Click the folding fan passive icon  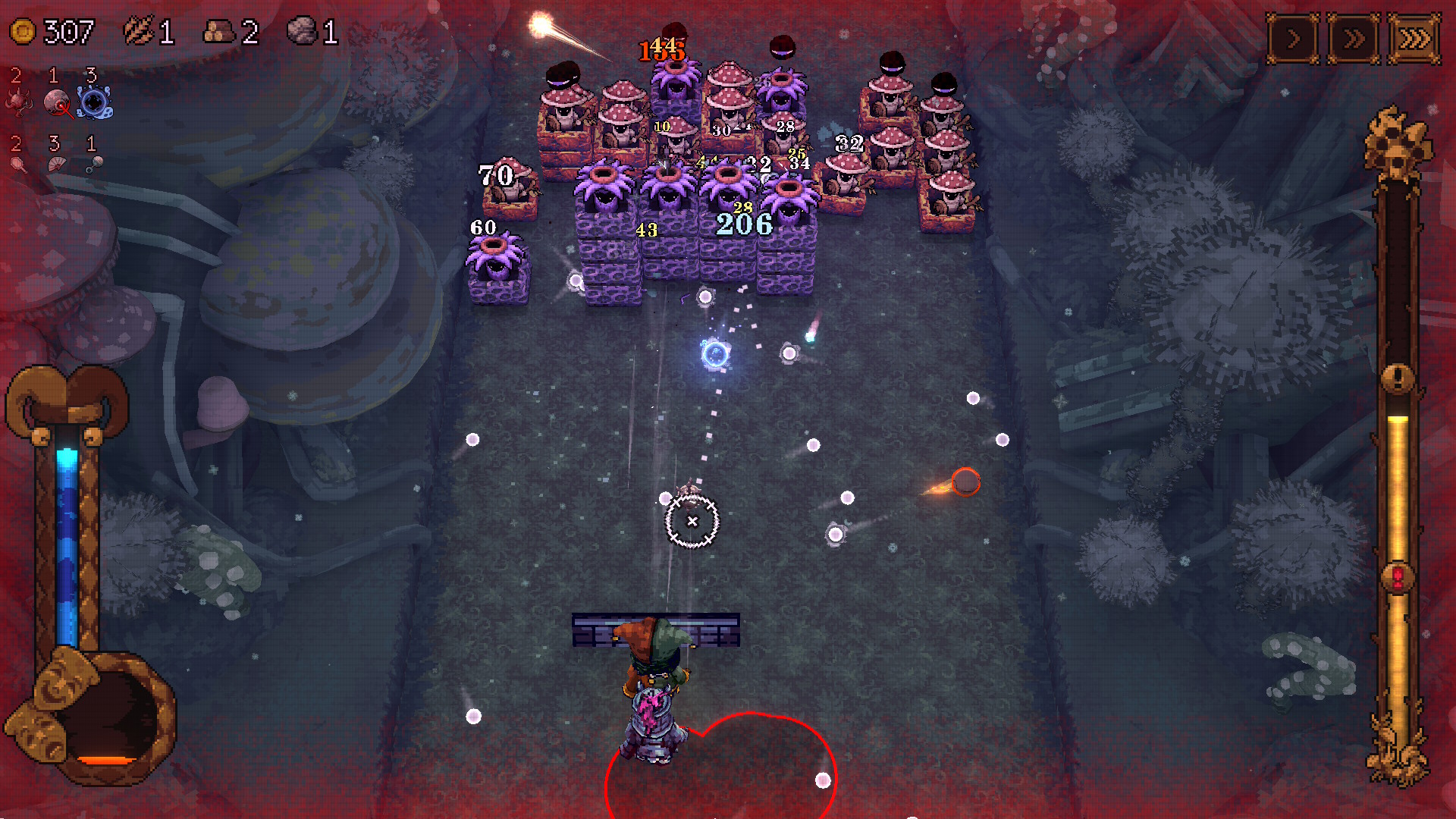(57, 165)
